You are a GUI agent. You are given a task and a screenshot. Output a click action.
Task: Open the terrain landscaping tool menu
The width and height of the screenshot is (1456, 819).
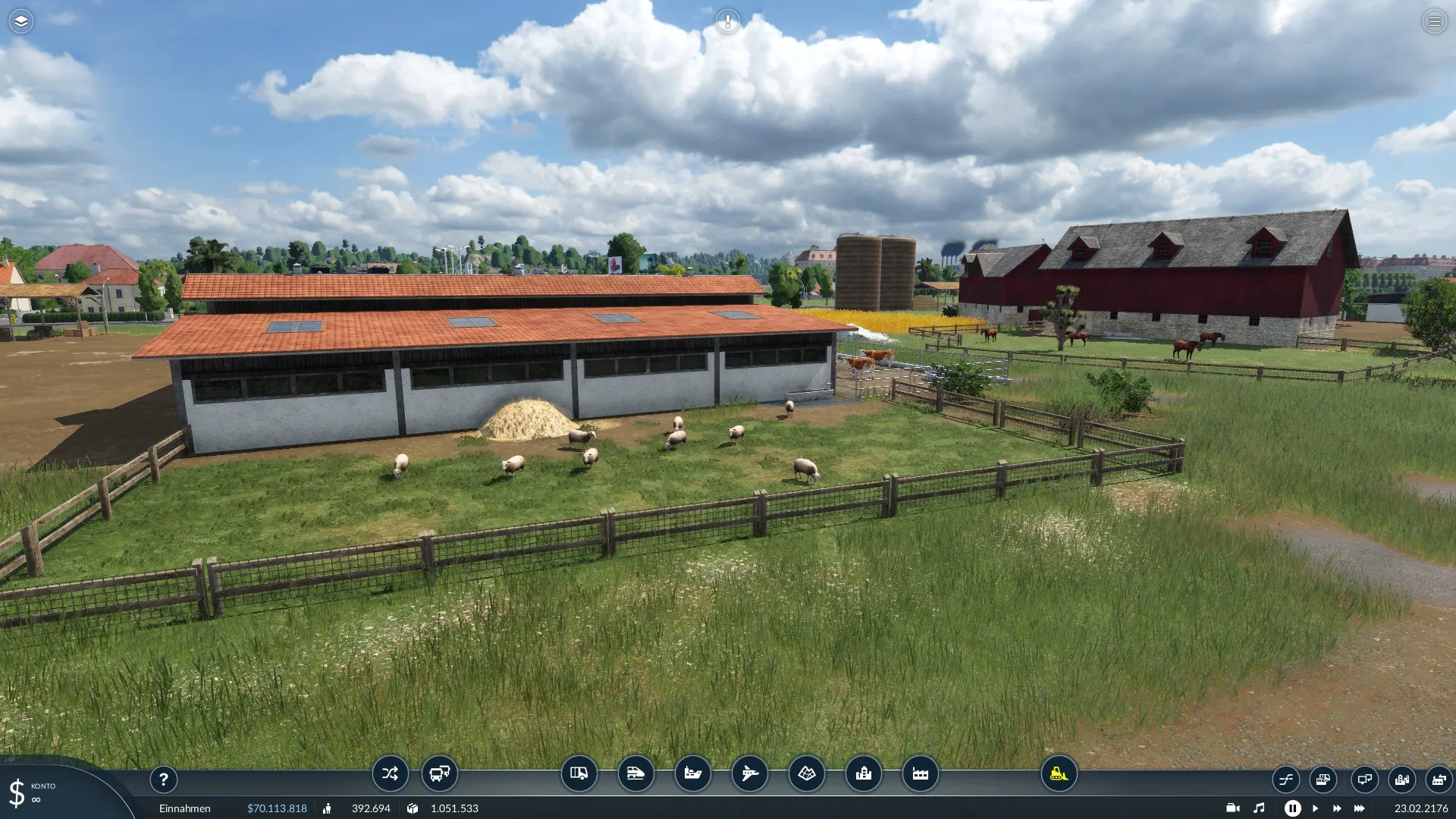point(806,773)
